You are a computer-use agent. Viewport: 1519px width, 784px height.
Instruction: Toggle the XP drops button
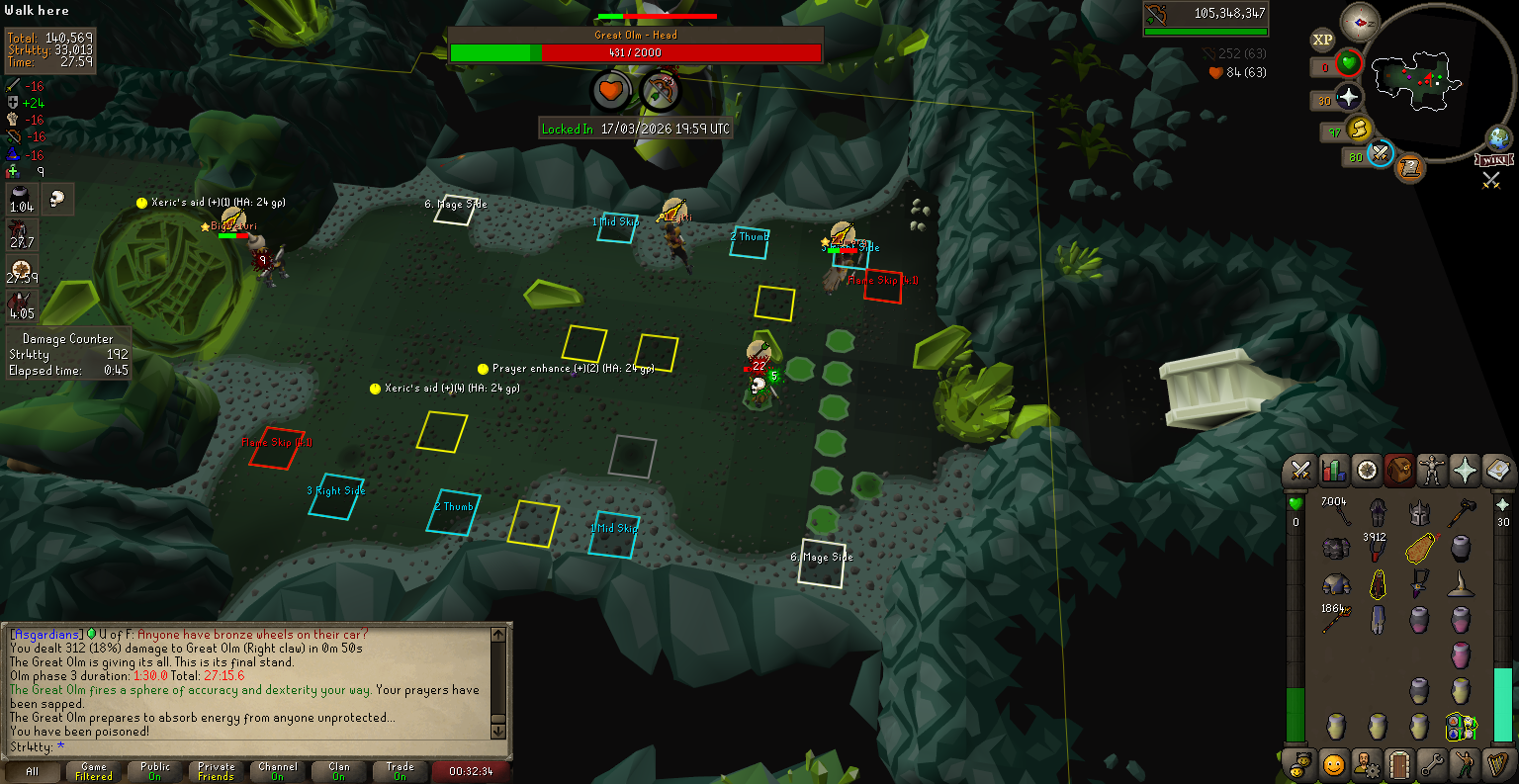(x=1322, y=40)
